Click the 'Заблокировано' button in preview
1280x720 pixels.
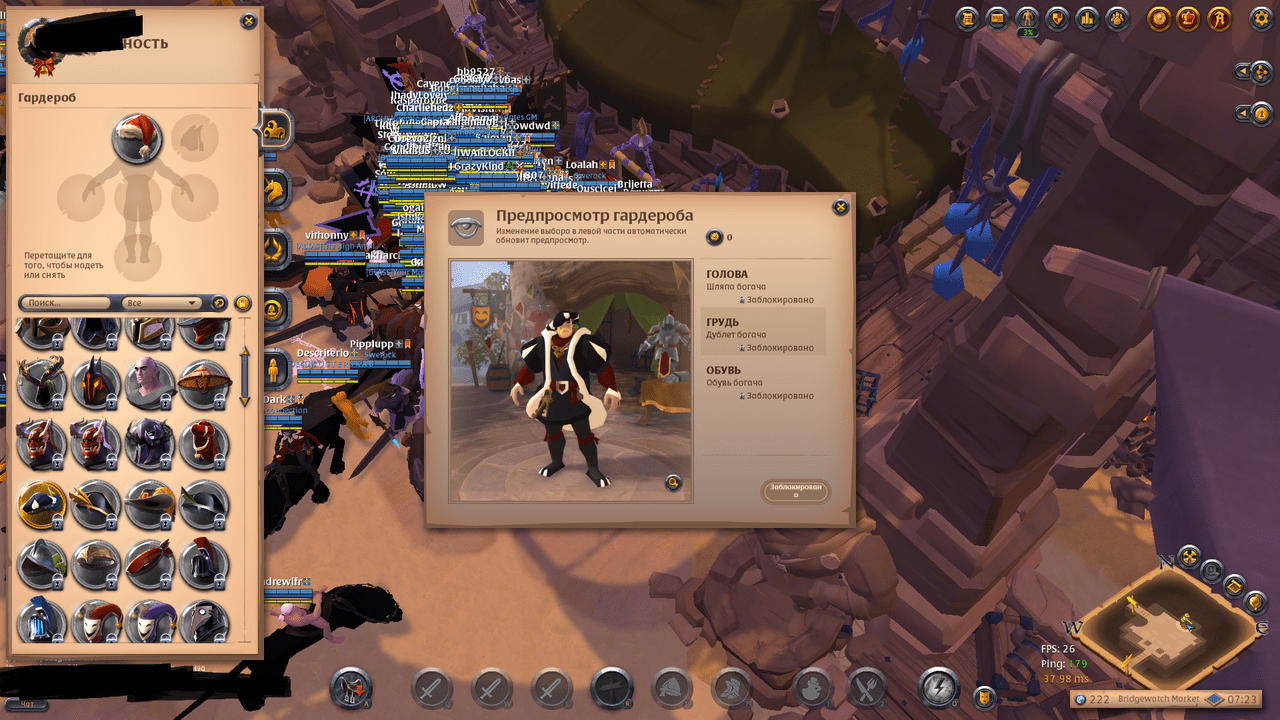tap(795, 491)
